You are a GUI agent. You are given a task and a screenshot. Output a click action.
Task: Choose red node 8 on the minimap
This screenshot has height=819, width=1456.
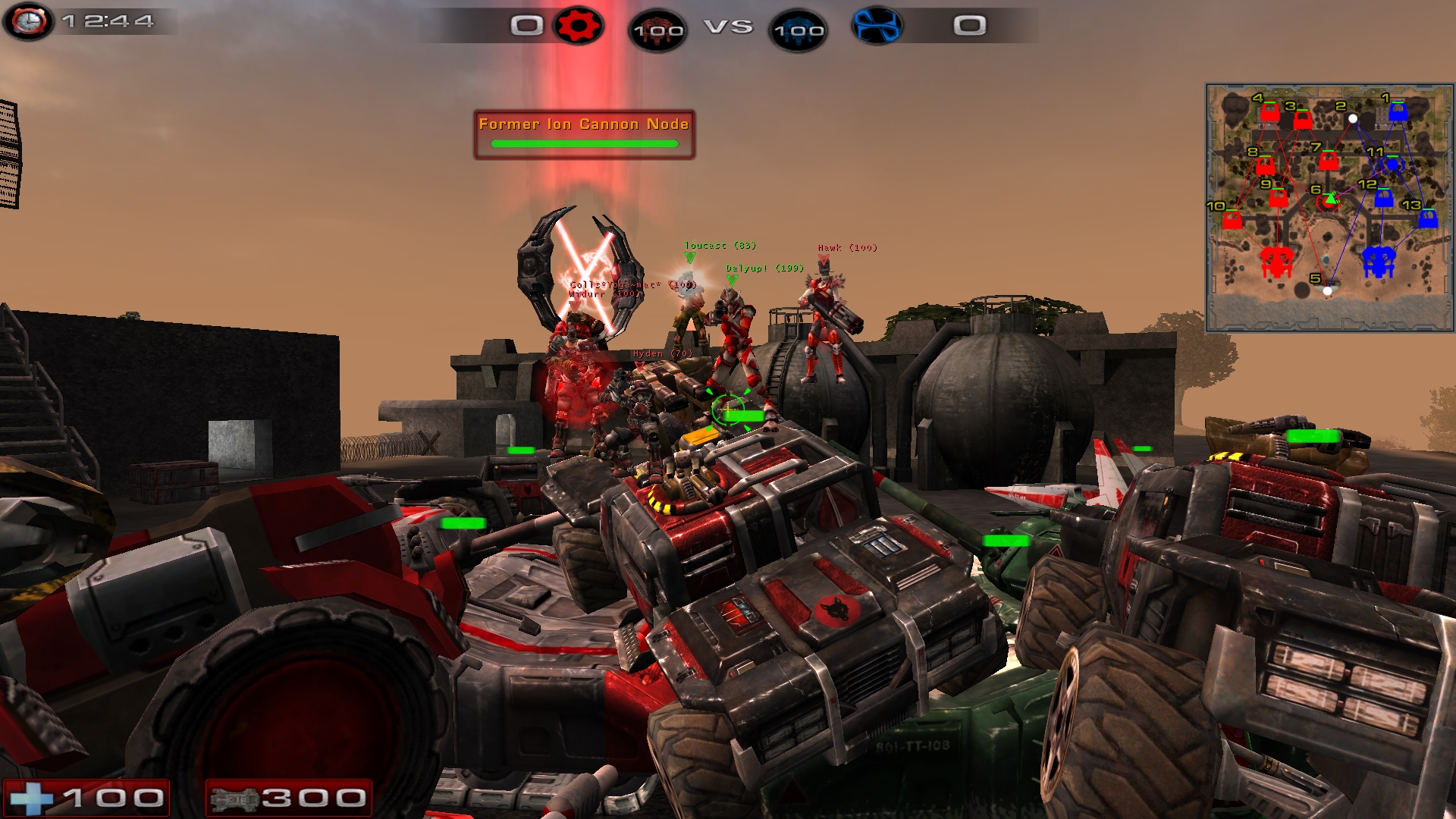1265,165
